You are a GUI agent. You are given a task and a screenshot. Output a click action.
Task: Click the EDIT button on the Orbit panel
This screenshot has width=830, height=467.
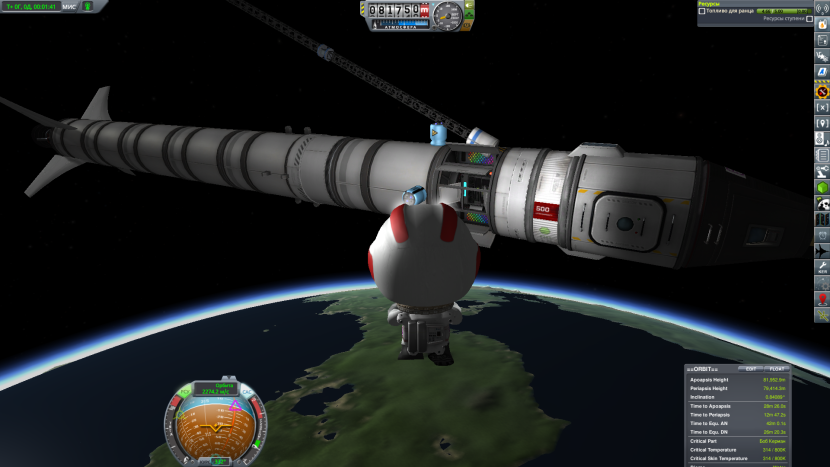tap(751, 368)
